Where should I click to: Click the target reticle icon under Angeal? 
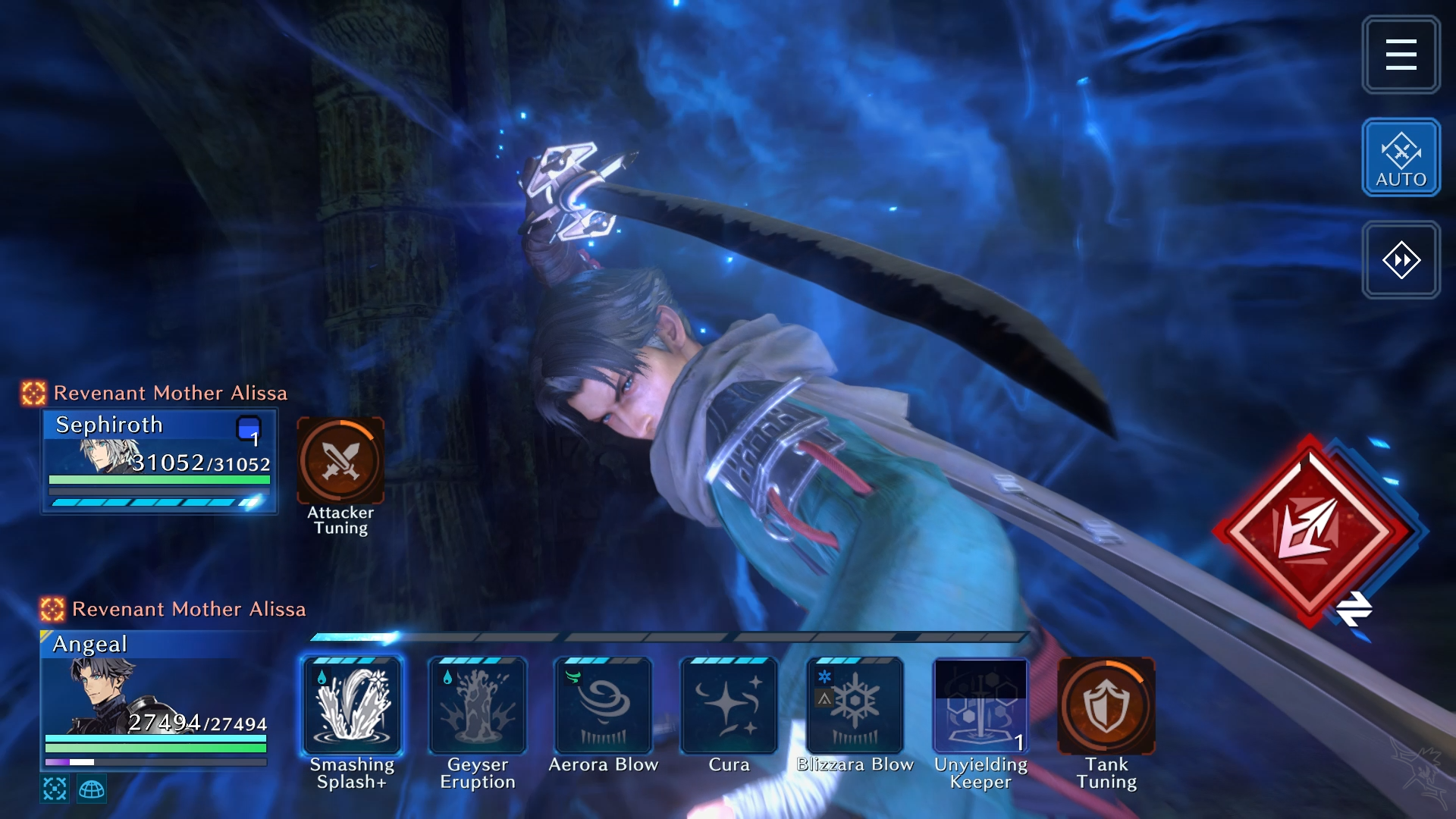point(55,789)
